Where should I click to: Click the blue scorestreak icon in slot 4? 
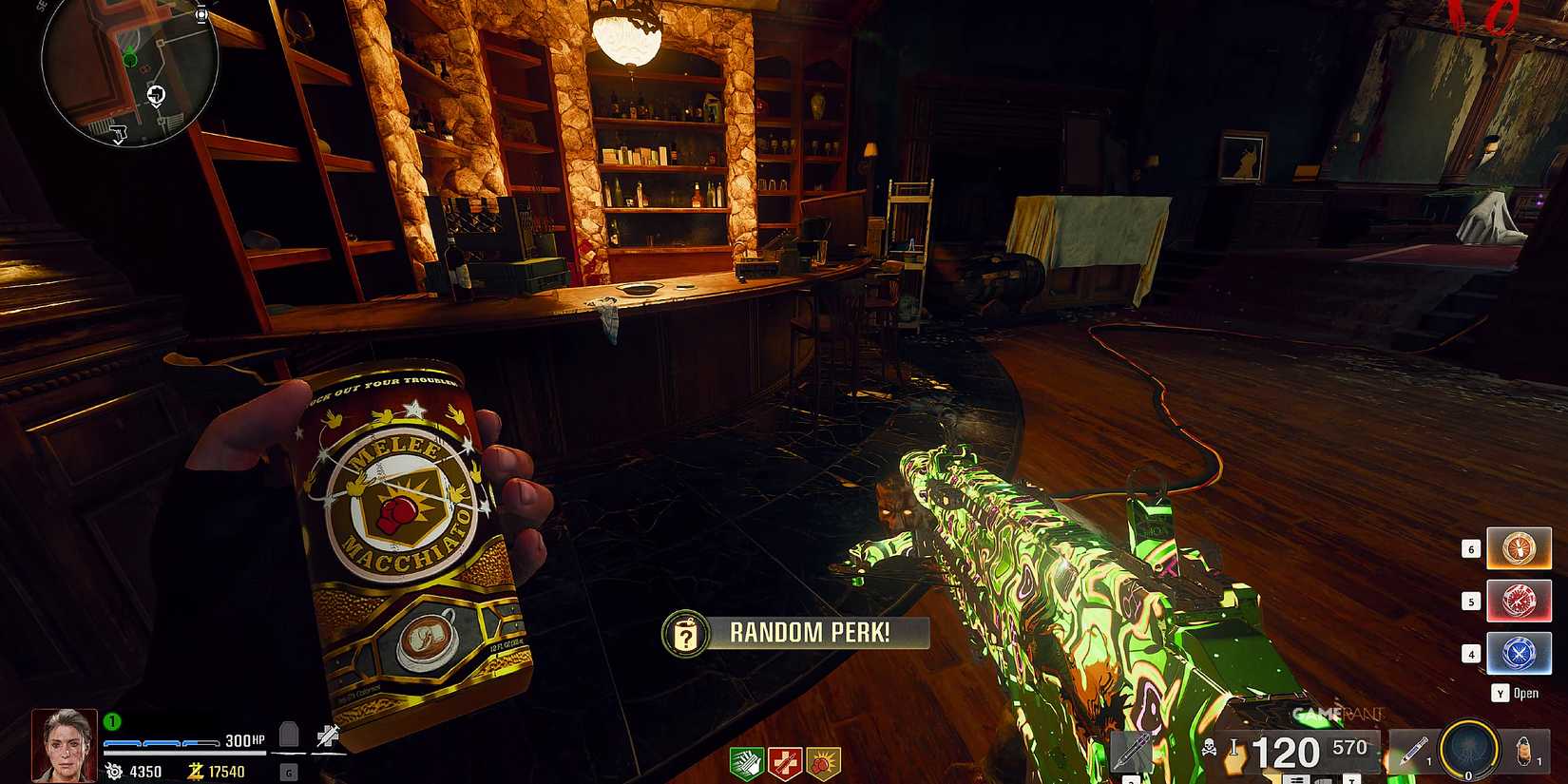point(1520,653)
